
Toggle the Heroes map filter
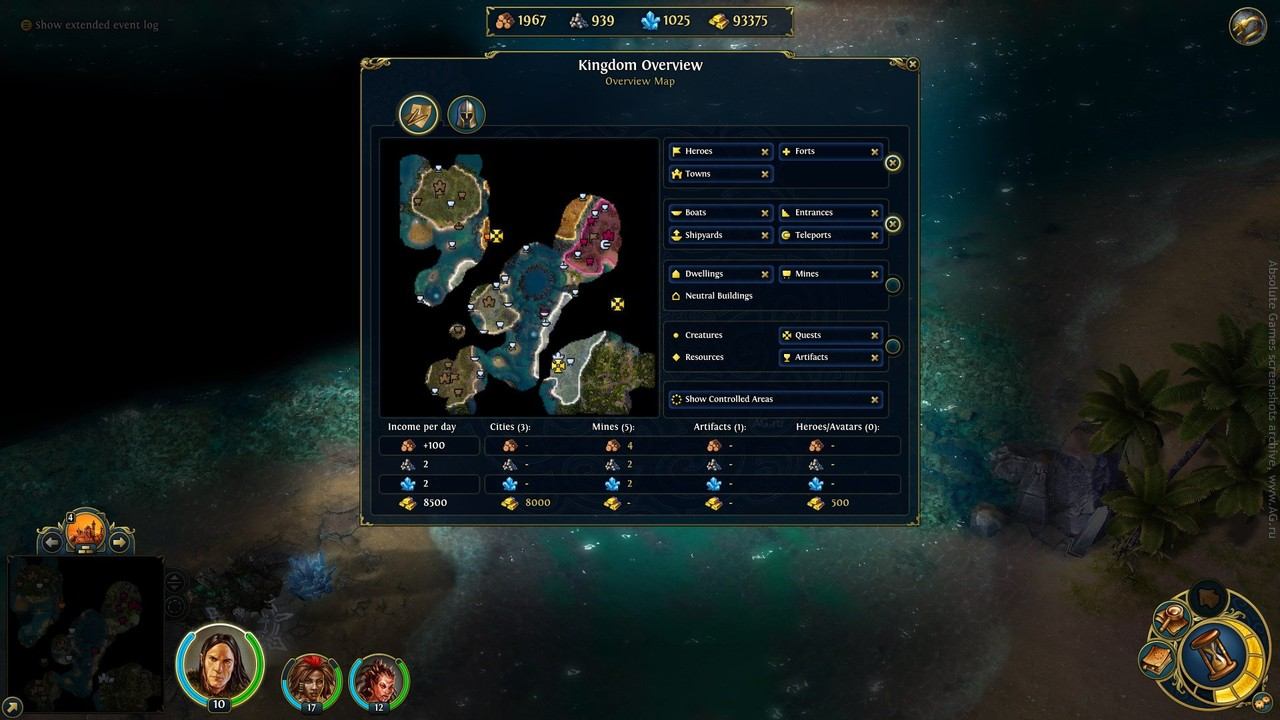tap(720, 152)
